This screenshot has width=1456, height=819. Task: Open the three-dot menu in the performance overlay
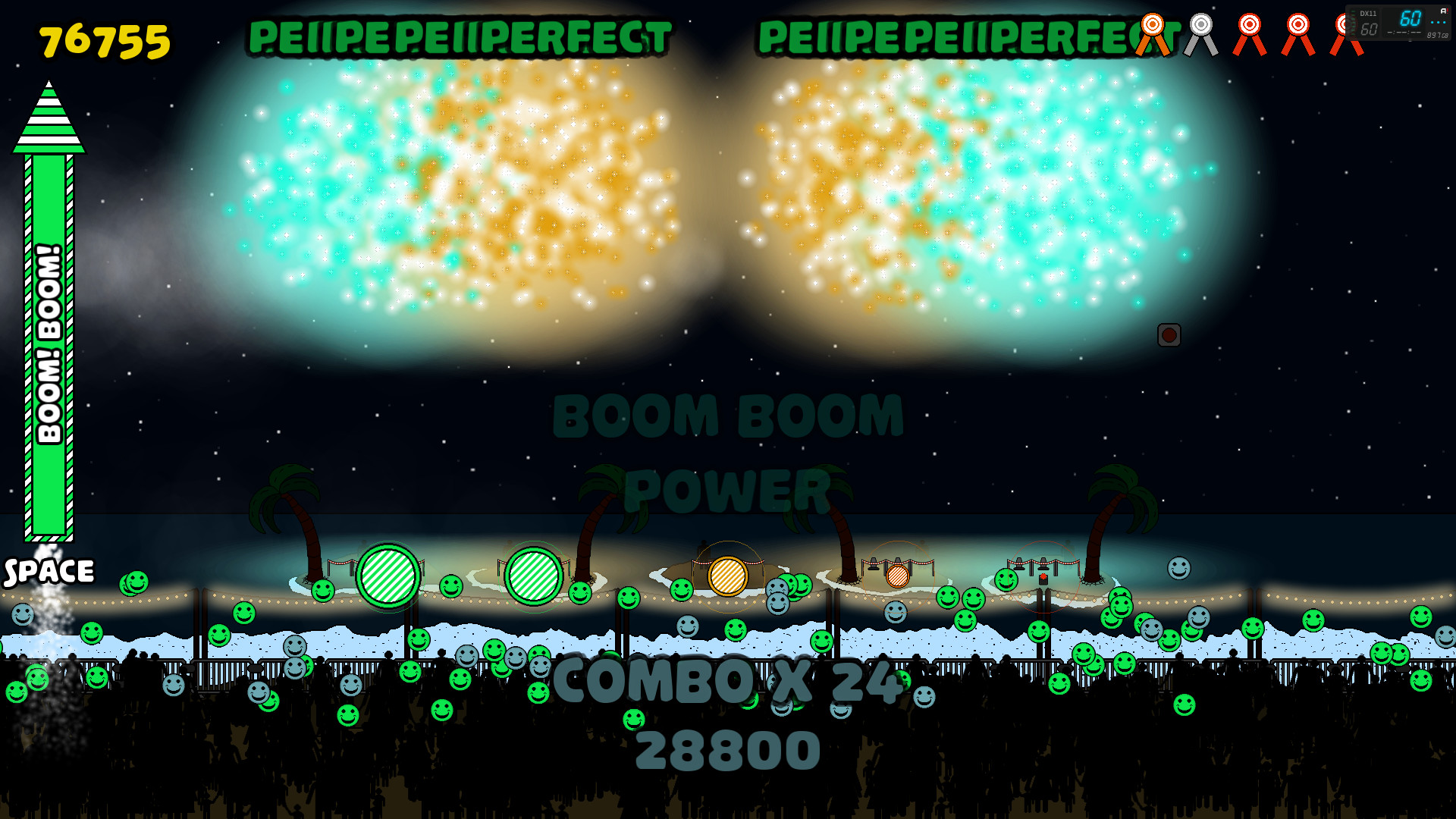(x=1437, y=22)
